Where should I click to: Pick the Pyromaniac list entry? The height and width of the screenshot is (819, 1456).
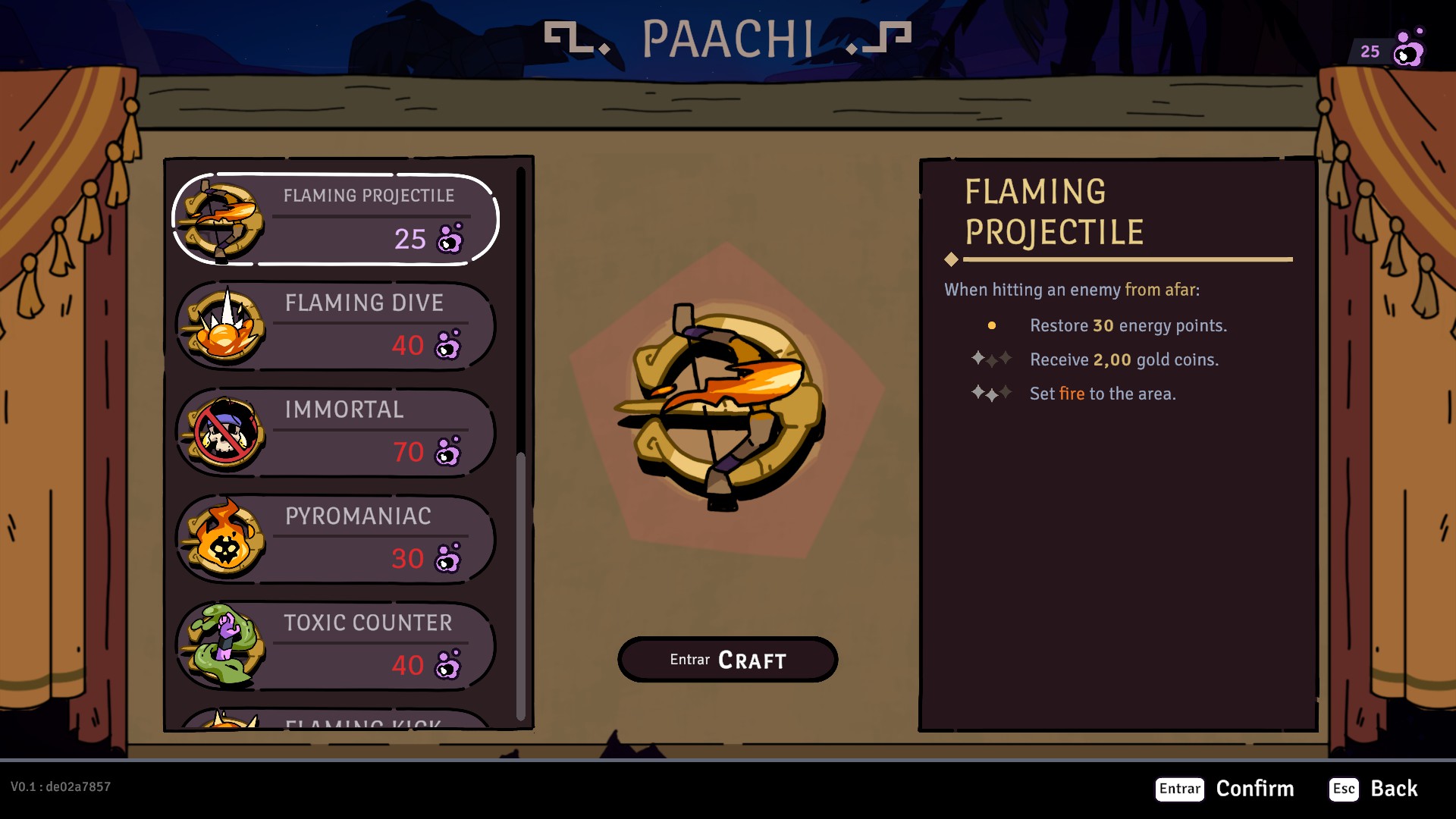click(x=335, y=539)
